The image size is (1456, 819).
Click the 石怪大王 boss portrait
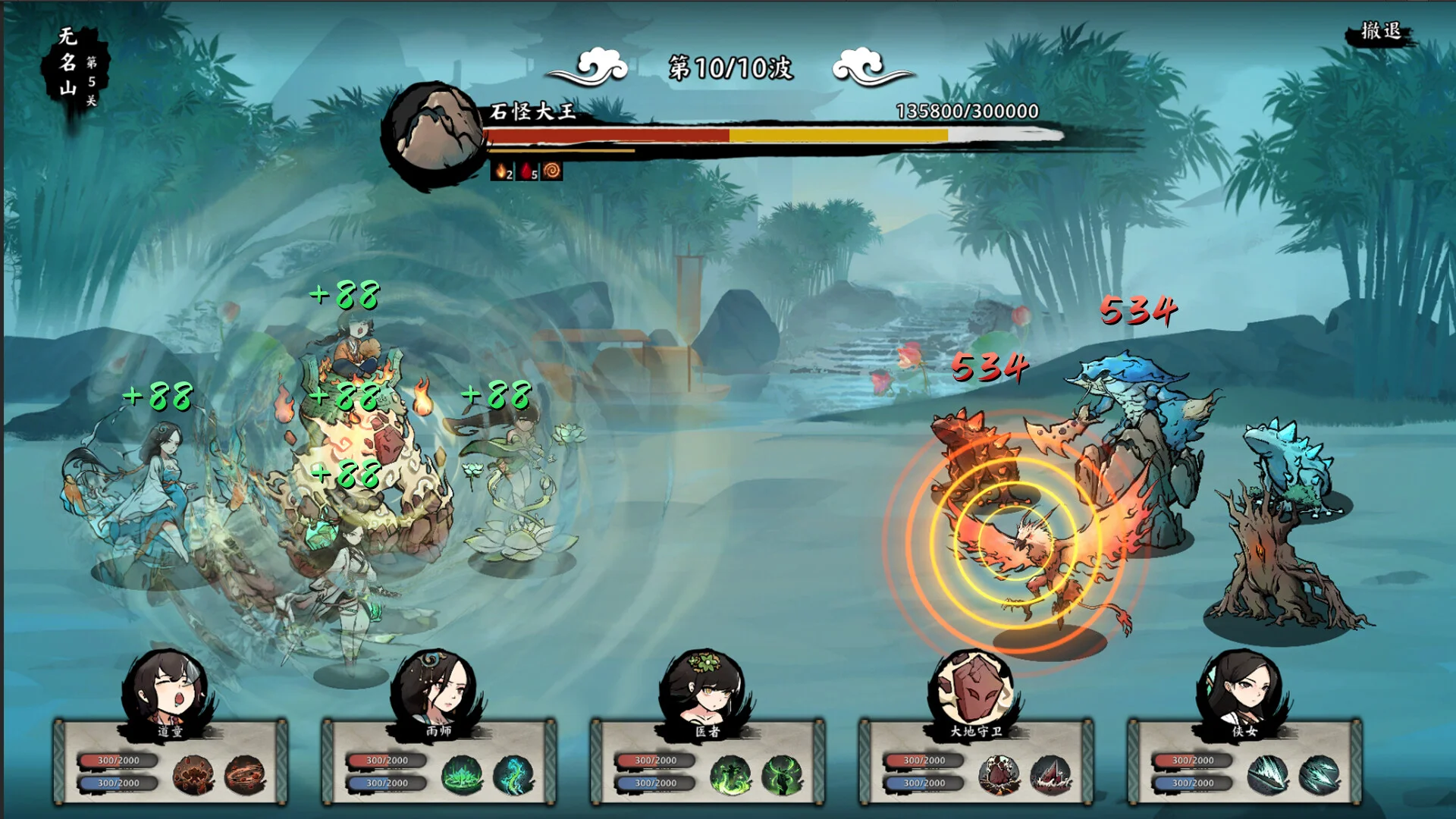coord(435,133)
